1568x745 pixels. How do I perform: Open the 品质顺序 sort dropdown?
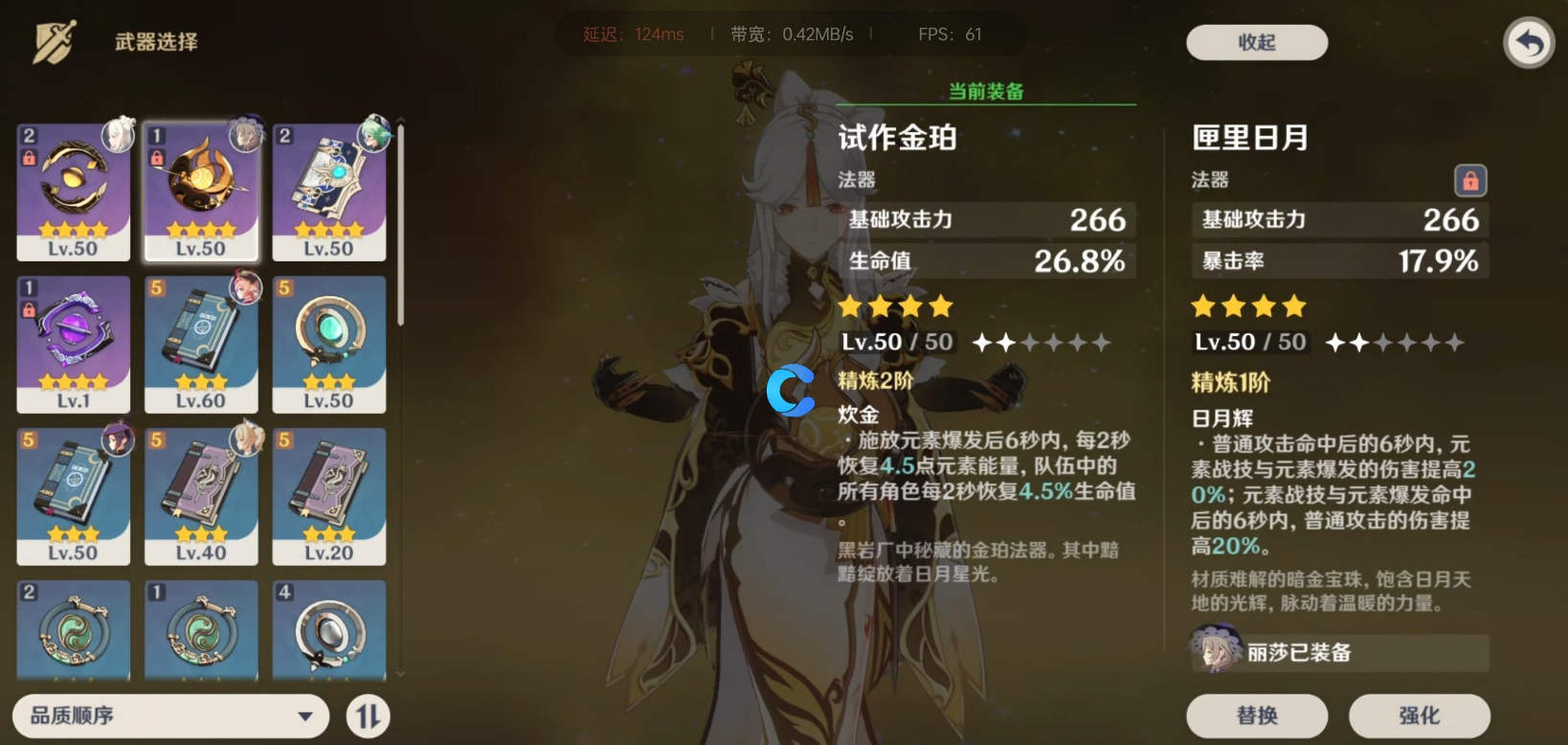tap(170, 715)
